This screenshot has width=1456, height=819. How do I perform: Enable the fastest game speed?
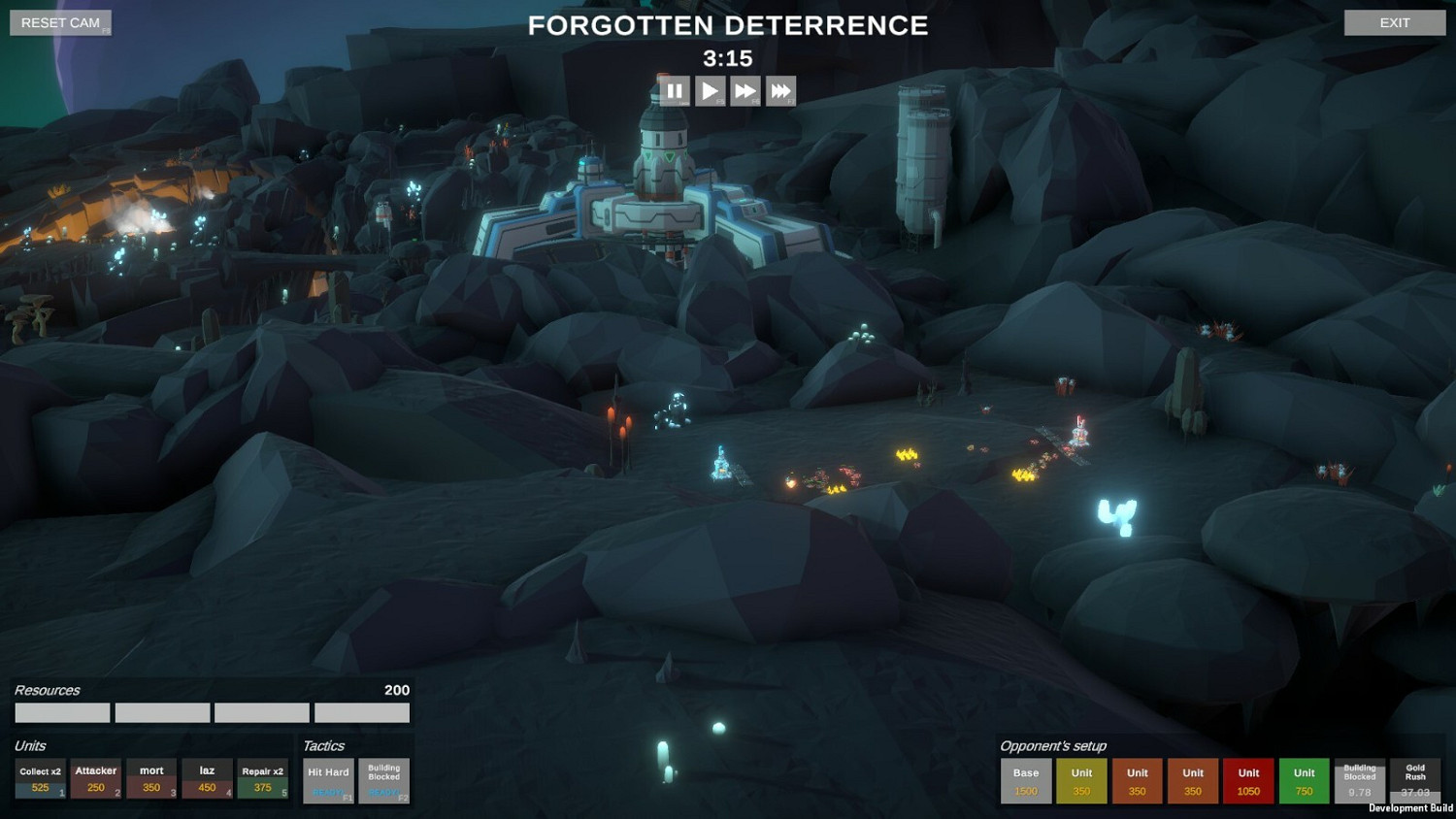[780, 90]
